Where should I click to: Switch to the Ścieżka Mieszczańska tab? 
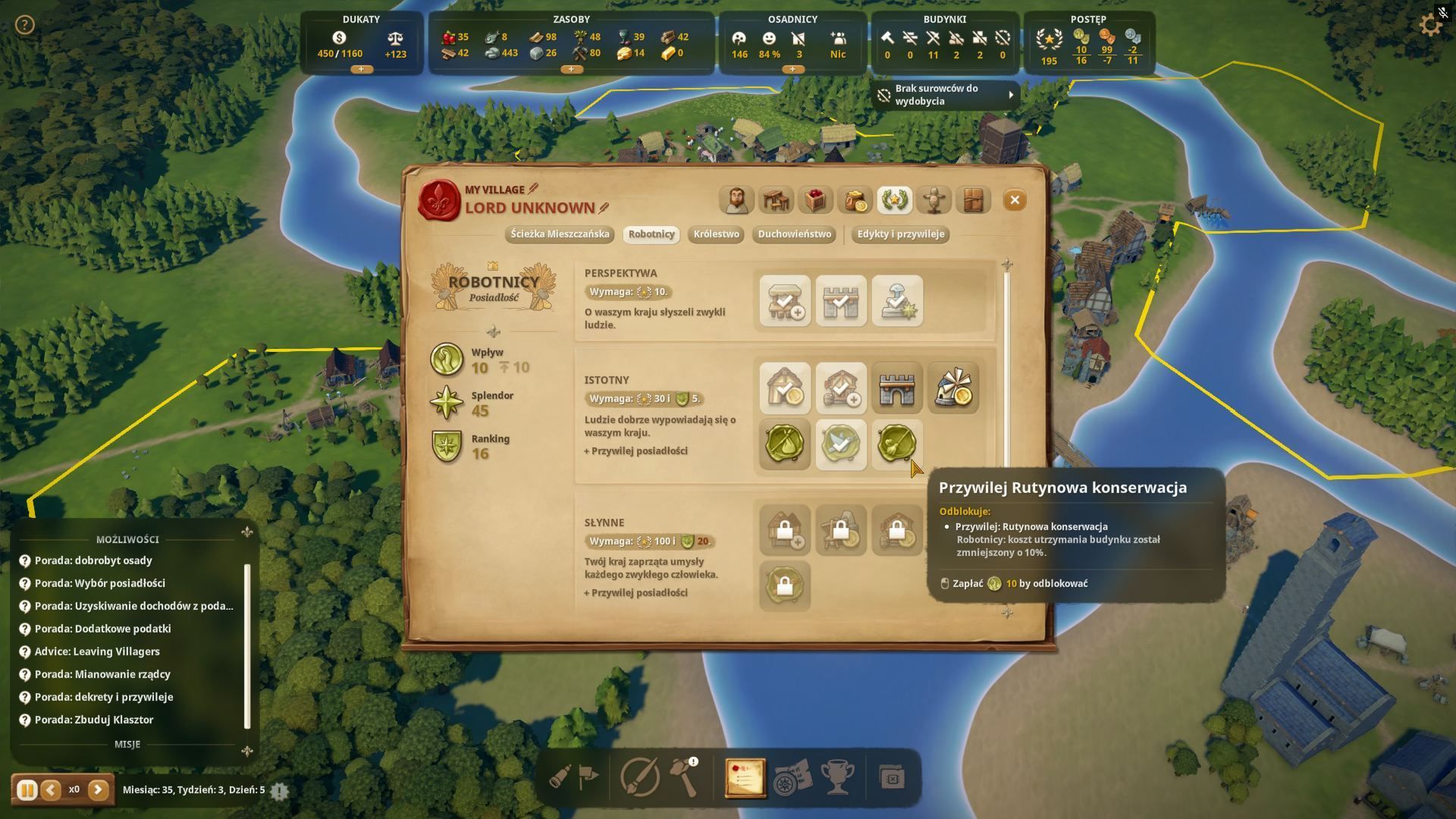pos(560,234)
